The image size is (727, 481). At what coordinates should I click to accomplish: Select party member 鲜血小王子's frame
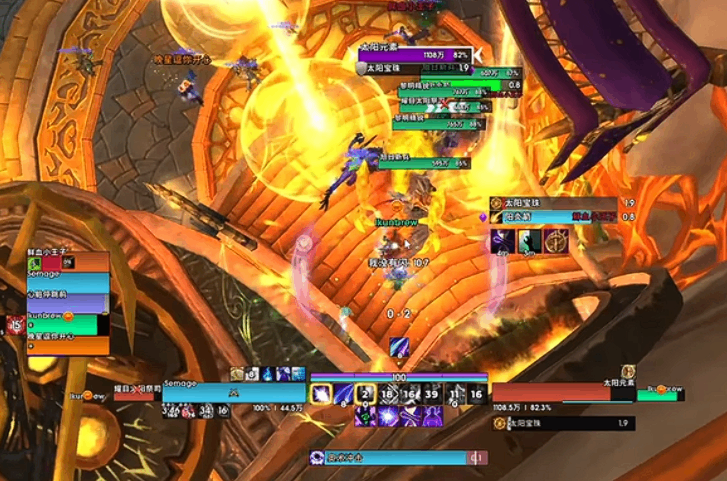(x=68, y=262)
